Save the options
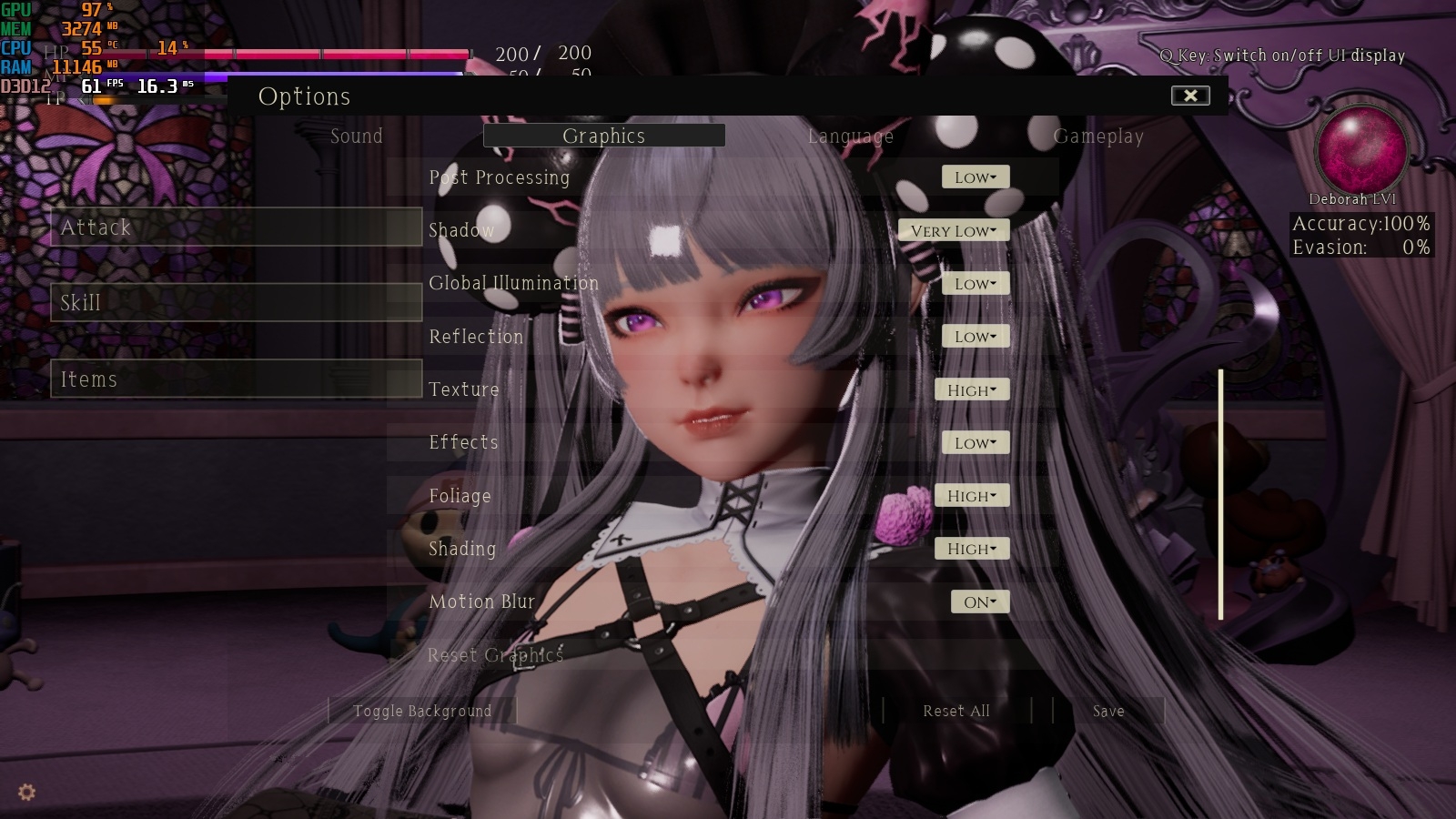This screenshot has width=1456, height=819. [1107, 712]
